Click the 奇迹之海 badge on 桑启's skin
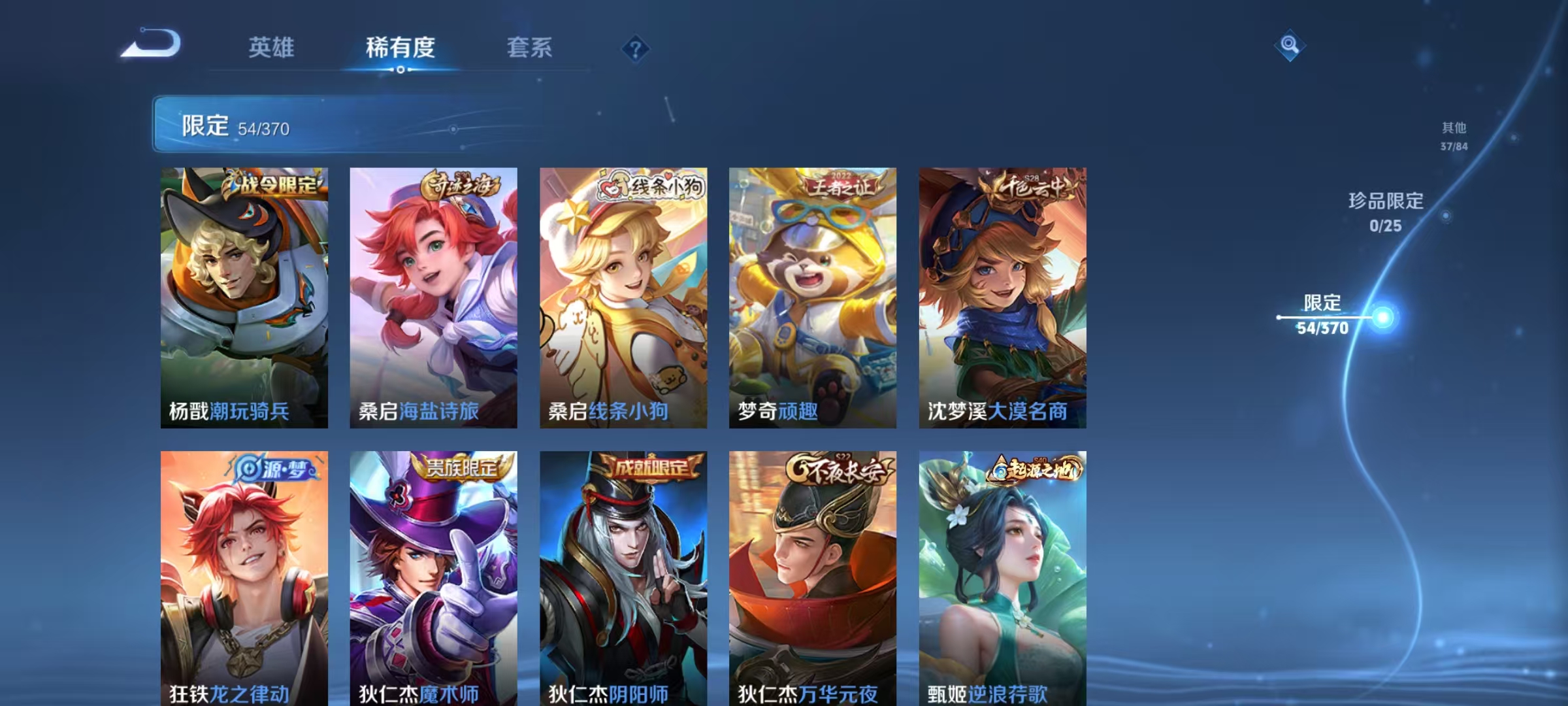The width and height of the screenshot is (1568, 706). click(461, 186)
